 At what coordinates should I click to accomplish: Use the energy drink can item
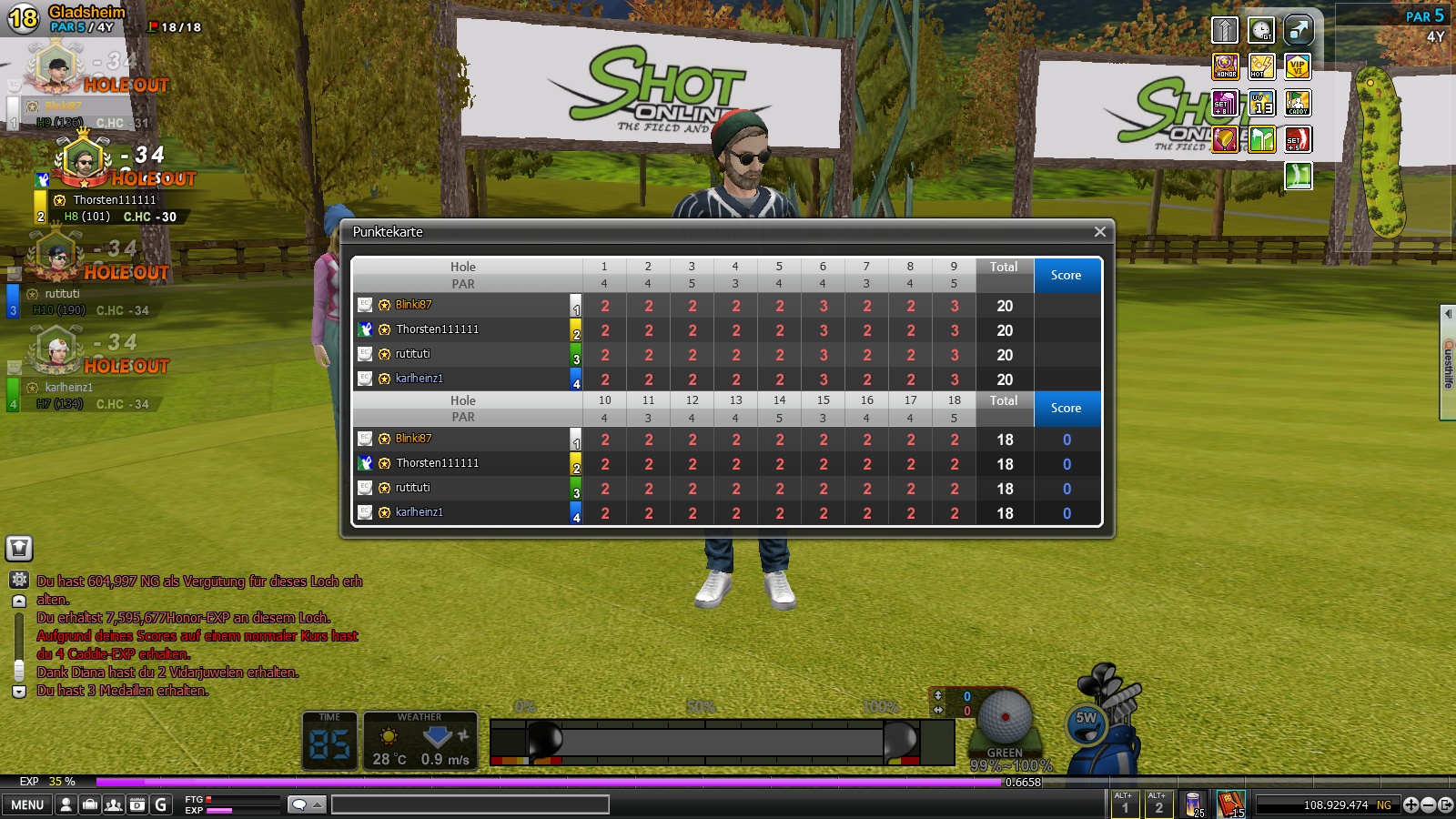tap(1193, 804)
